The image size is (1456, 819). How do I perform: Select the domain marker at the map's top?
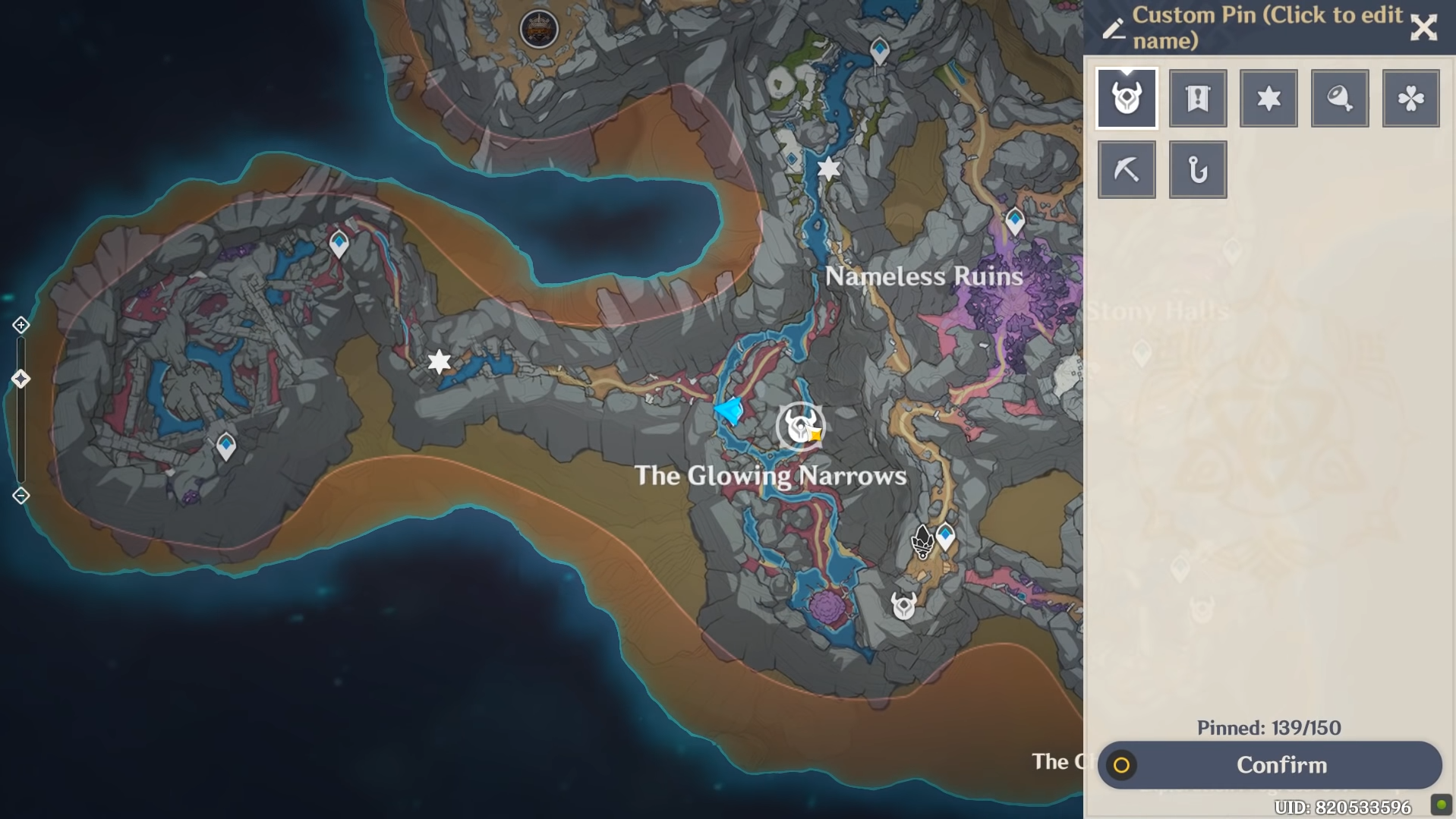point(538,30)
